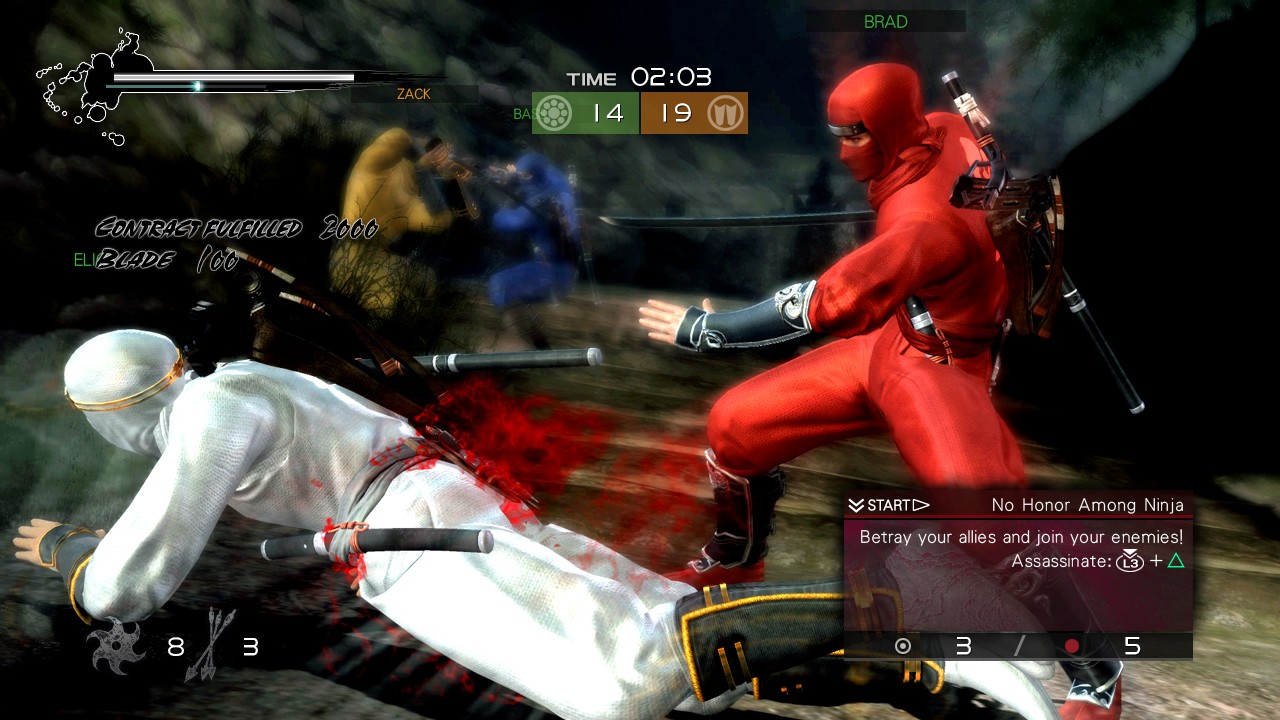This screenshot has width=1280, height=720.
Task: Select the BRAD player name tag
Action: tap(885, 22)
